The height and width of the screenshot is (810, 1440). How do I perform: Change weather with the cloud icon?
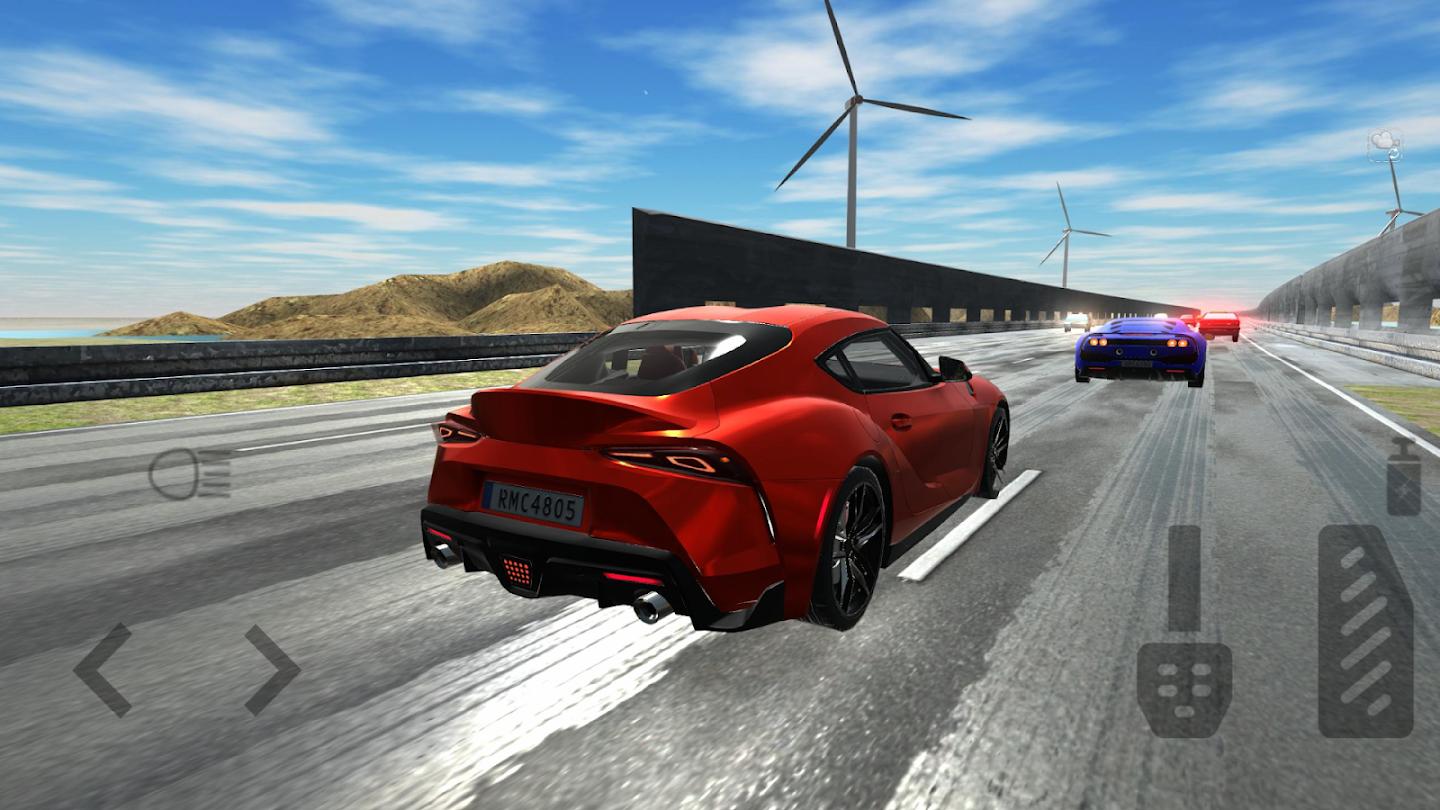pos(1385,145)
